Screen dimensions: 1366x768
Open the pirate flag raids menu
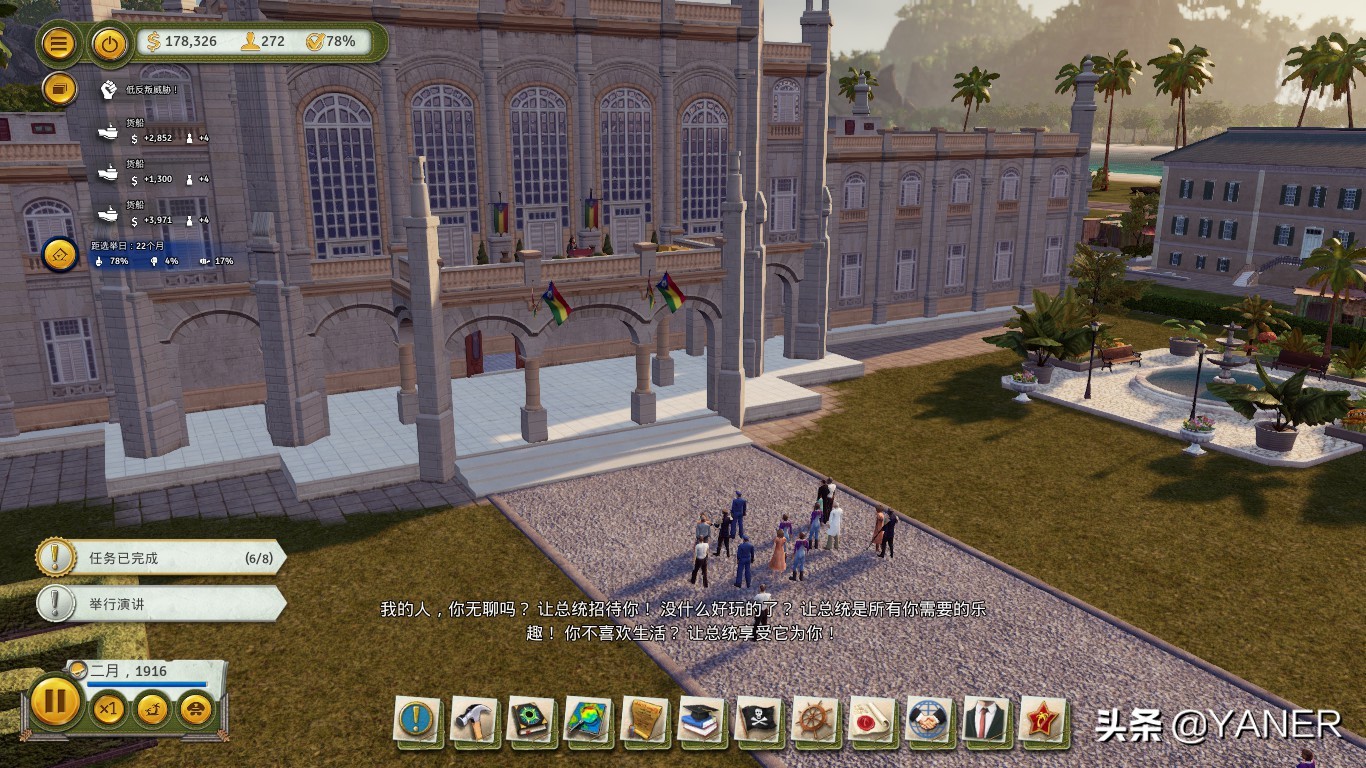[758, 720]
